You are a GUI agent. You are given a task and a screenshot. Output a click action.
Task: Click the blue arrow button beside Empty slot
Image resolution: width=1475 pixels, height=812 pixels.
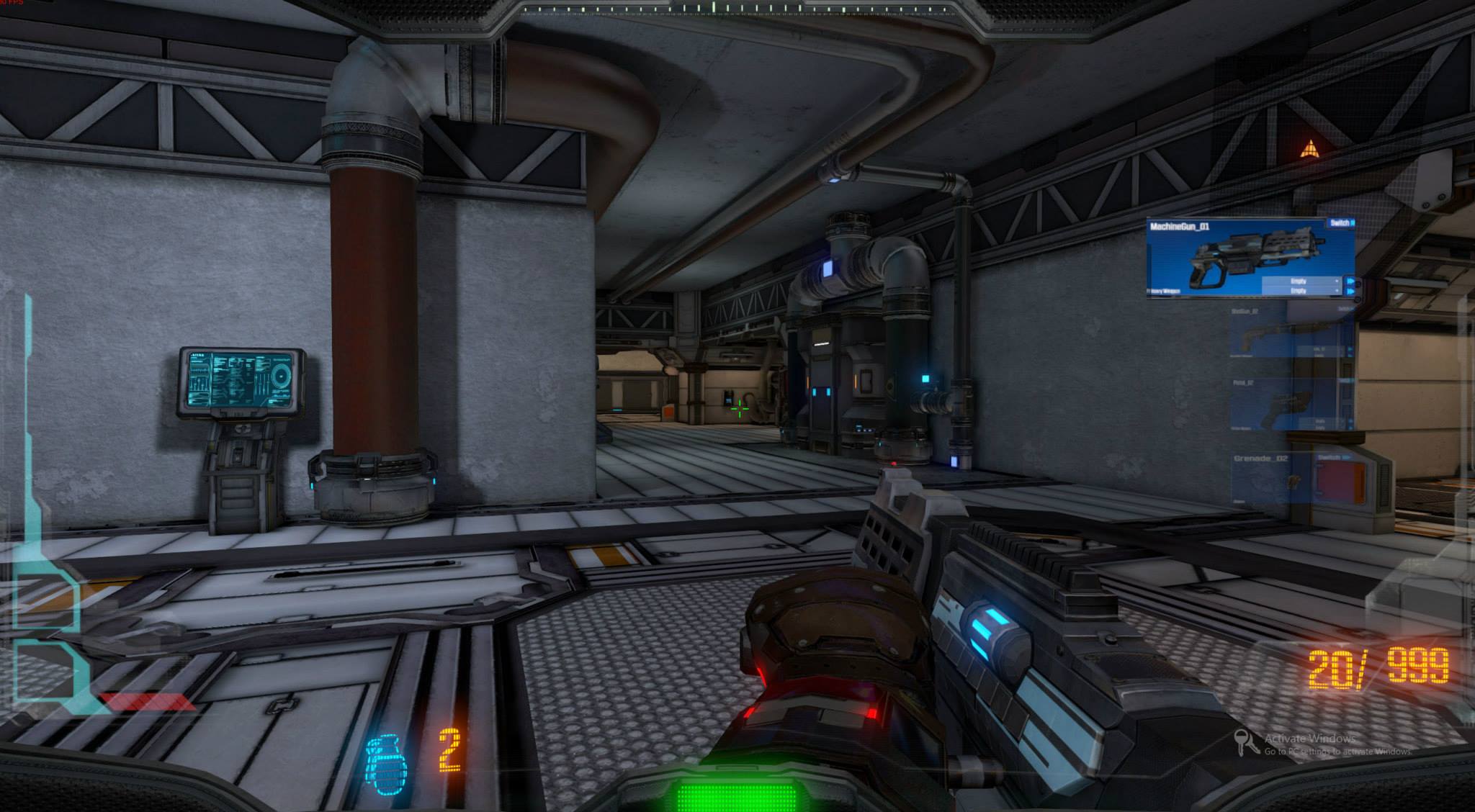coord(1352,281)
